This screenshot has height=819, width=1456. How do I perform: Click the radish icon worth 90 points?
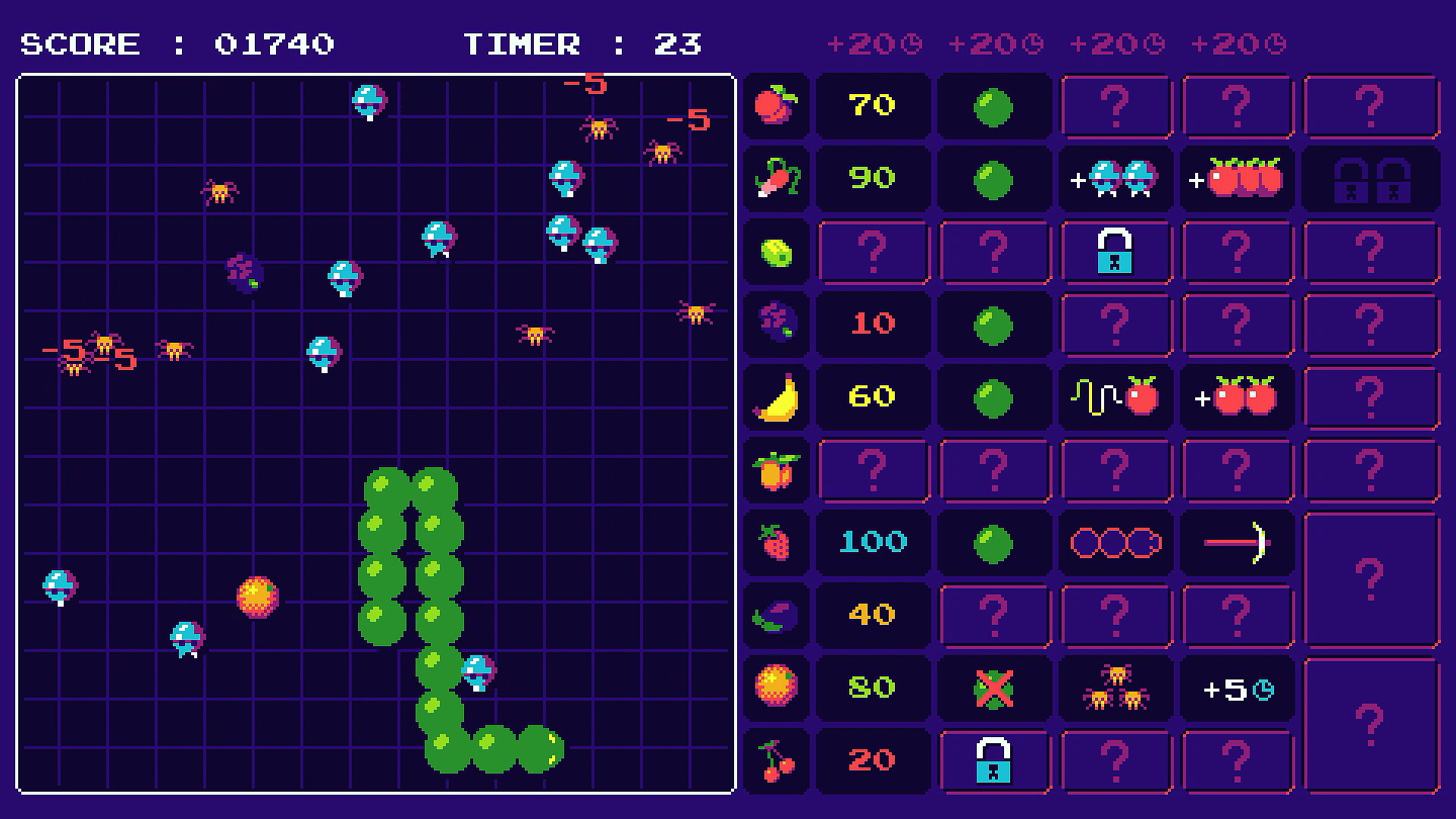776,178
